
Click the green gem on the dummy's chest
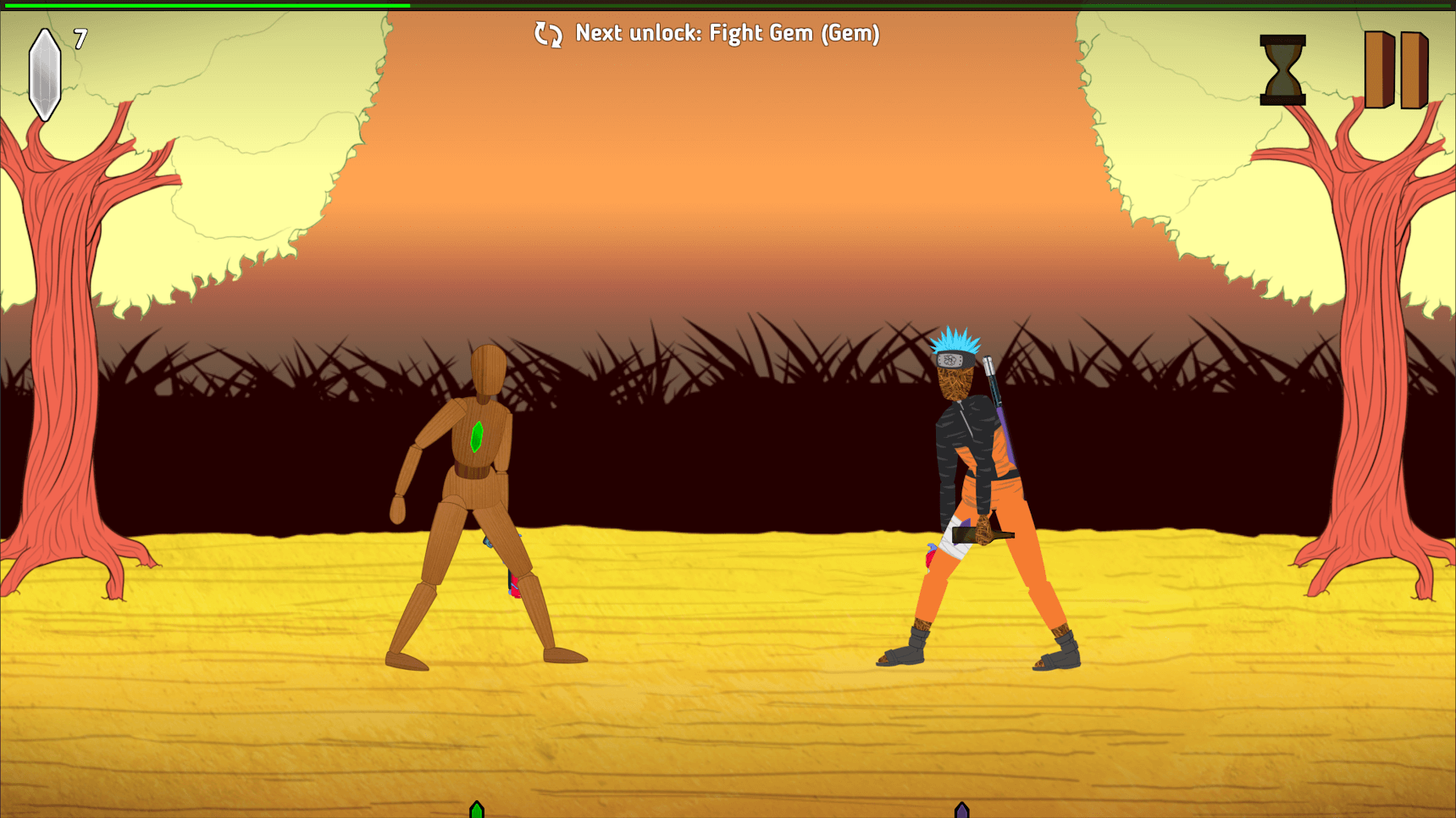click(476, 438)
